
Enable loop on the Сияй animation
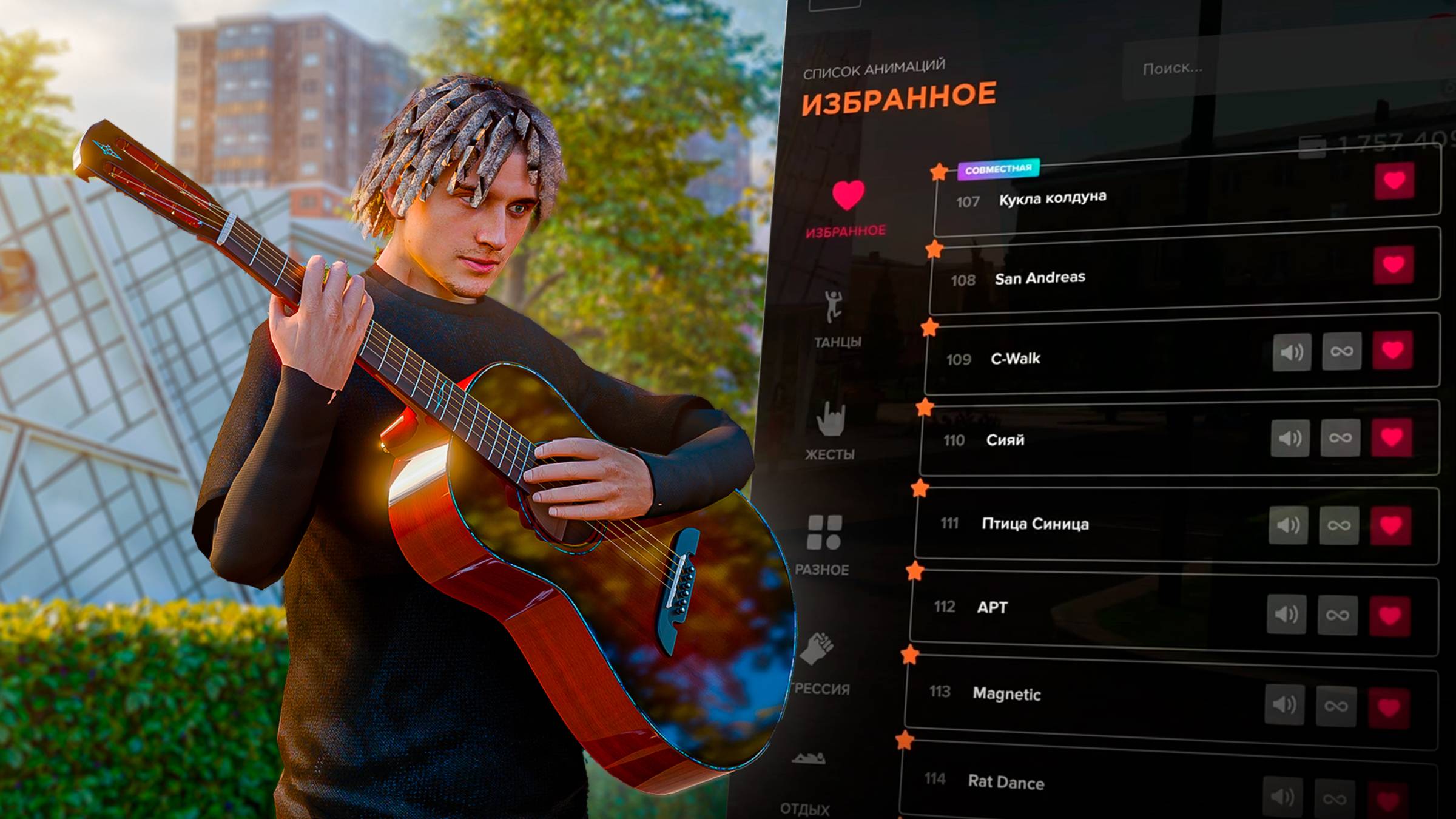click(x=1340, y=437)
